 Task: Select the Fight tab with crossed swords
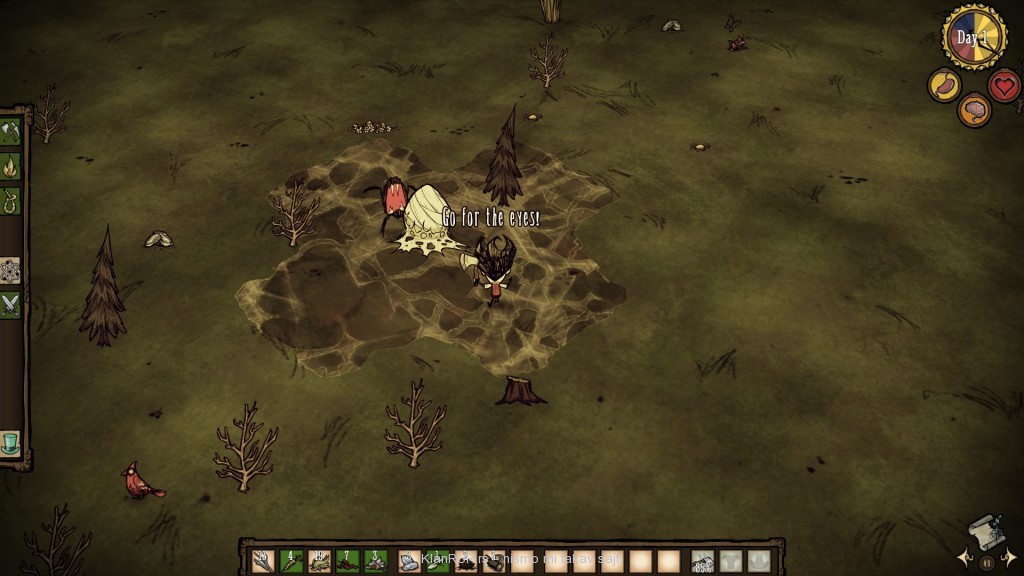click(10, 304)
